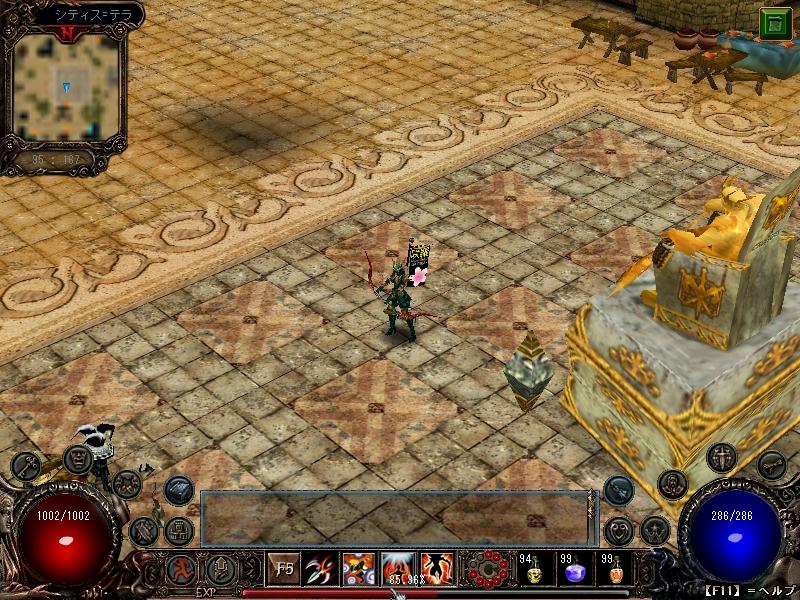Open the key icon menu button
The image size is (800, 600).
pos(25,466)
